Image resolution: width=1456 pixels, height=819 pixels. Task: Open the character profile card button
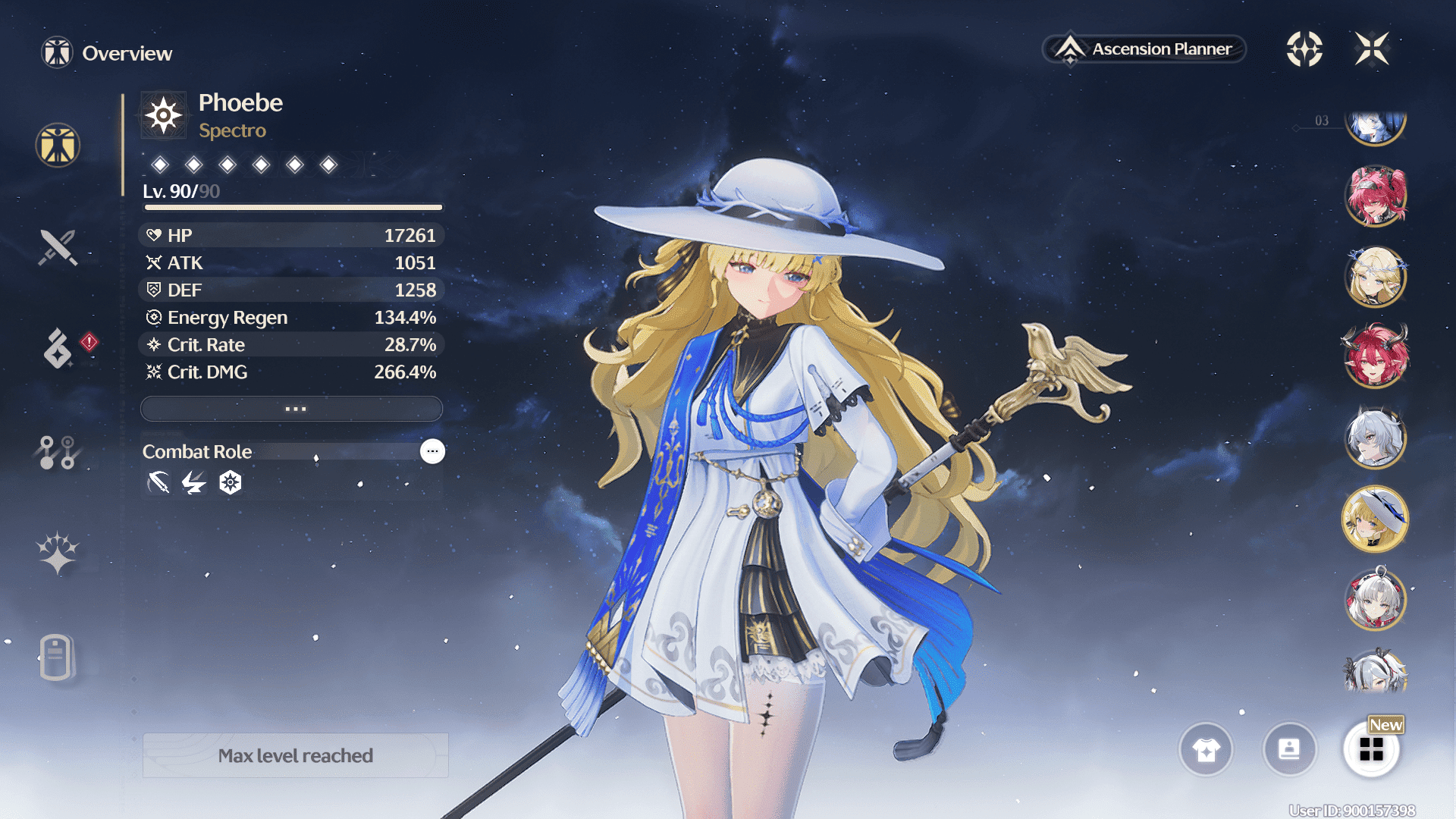coord(1289,750)
